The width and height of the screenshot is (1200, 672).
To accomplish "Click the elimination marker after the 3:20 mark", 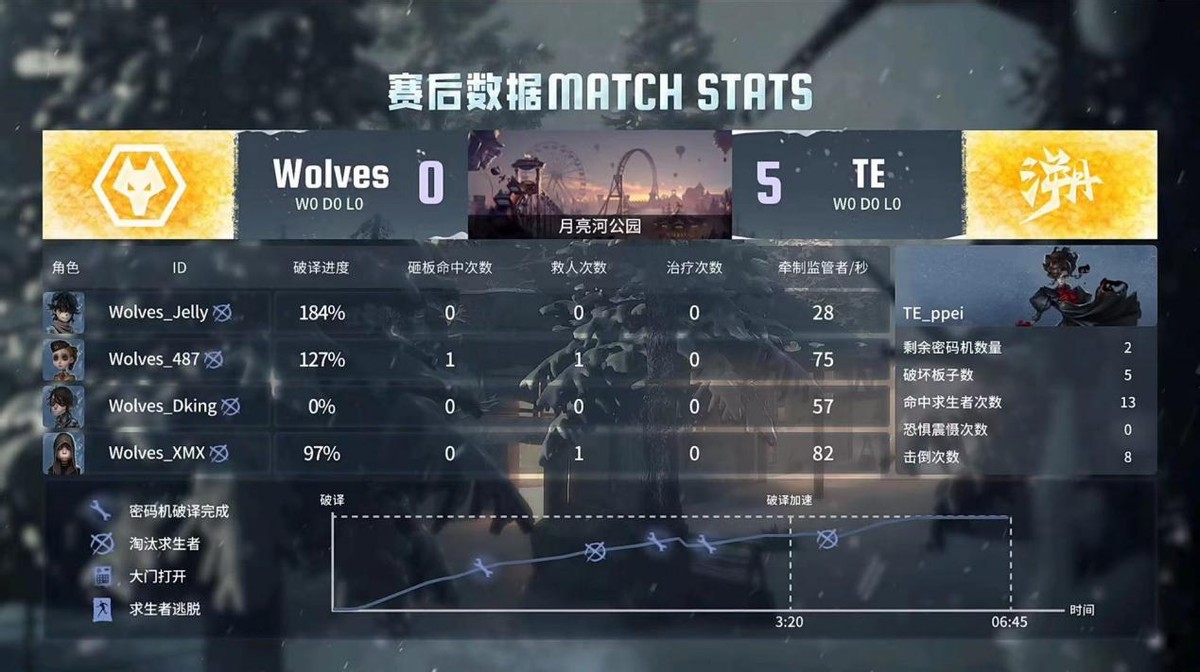I will tap(826, 539).
